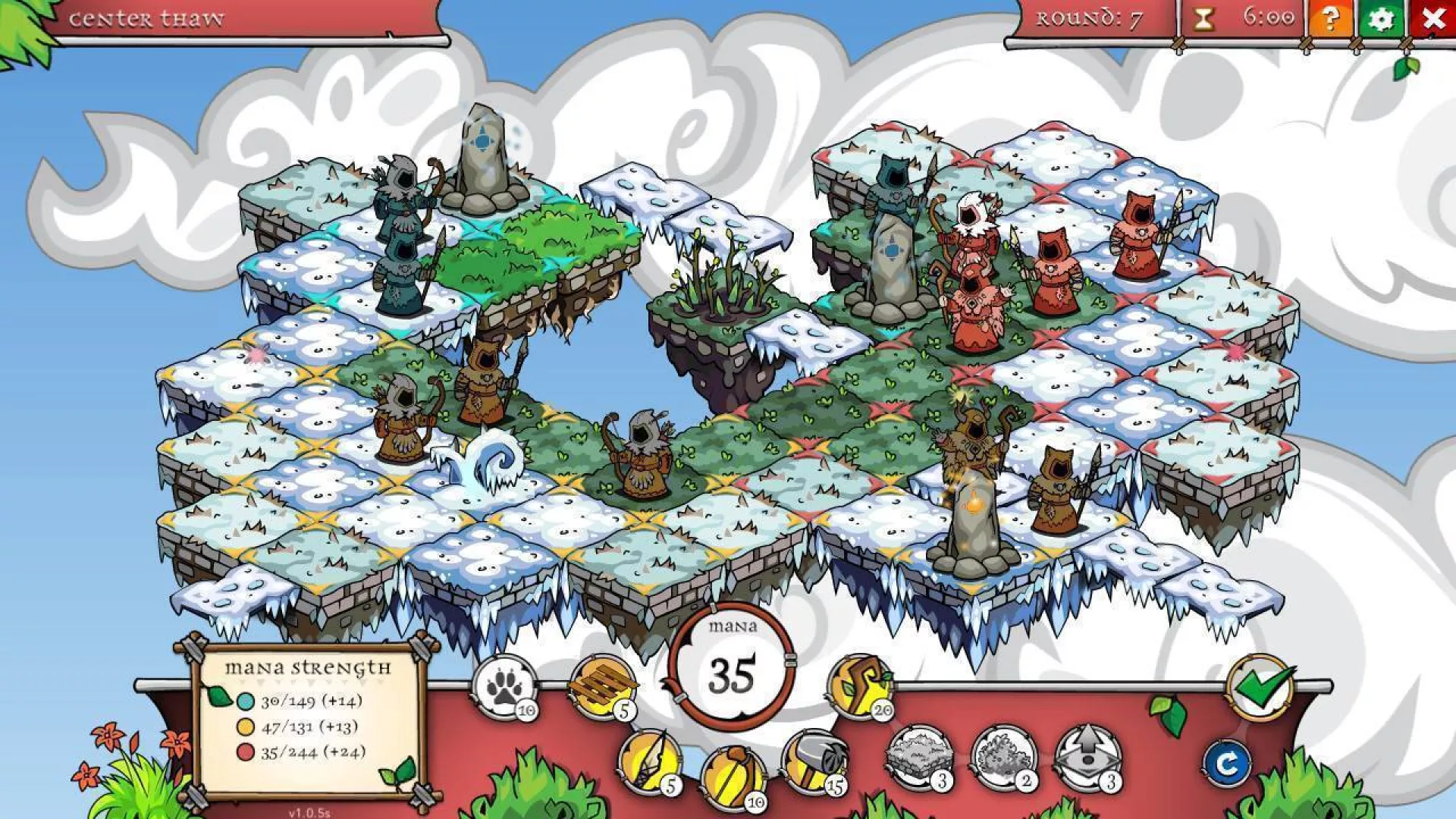Select the paw print ability costing 10
Screen dimensions: 1456x819
[503, 687]
